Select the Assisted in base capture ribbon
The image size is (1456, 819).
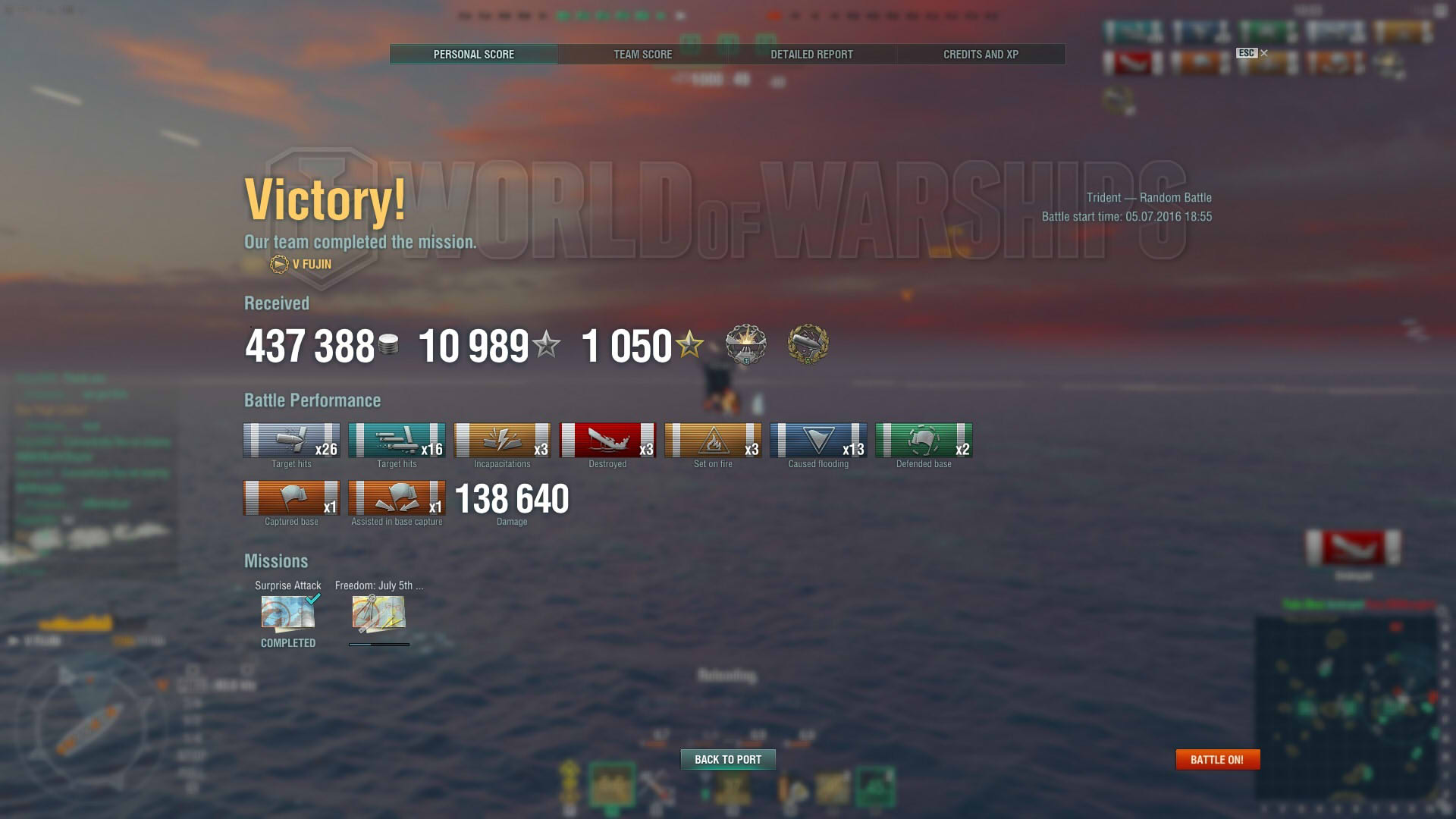tap(397, 498)
